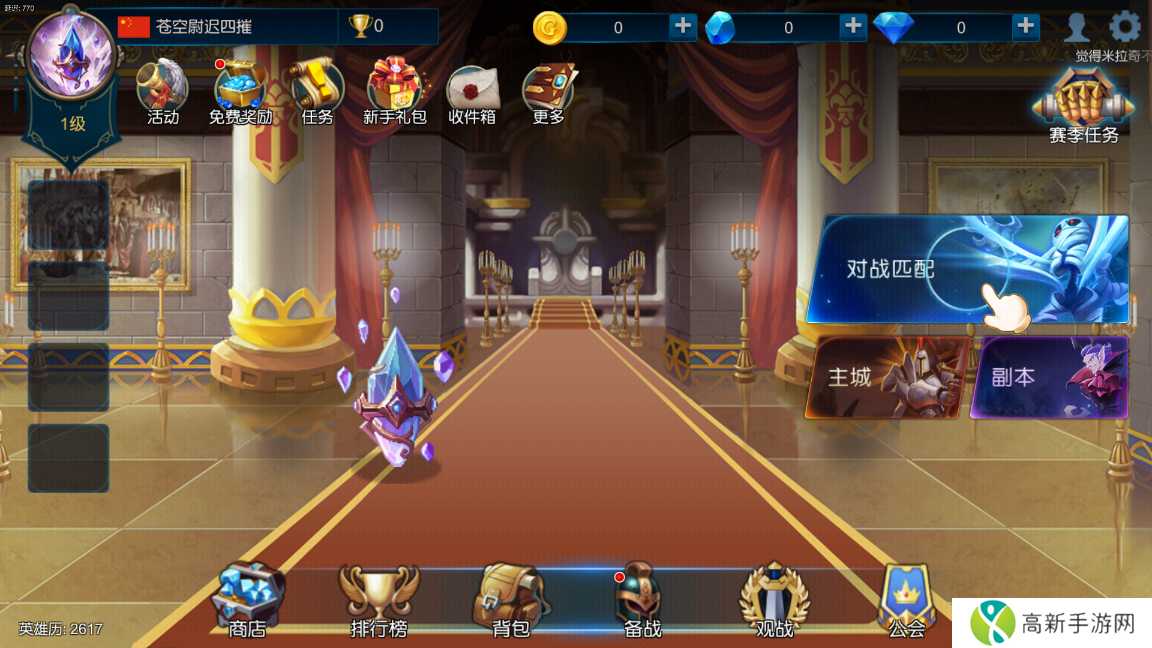View the 排行榜 leaderboard
This screenshot has width=1152, height=648.
click(x=378, y=600)
